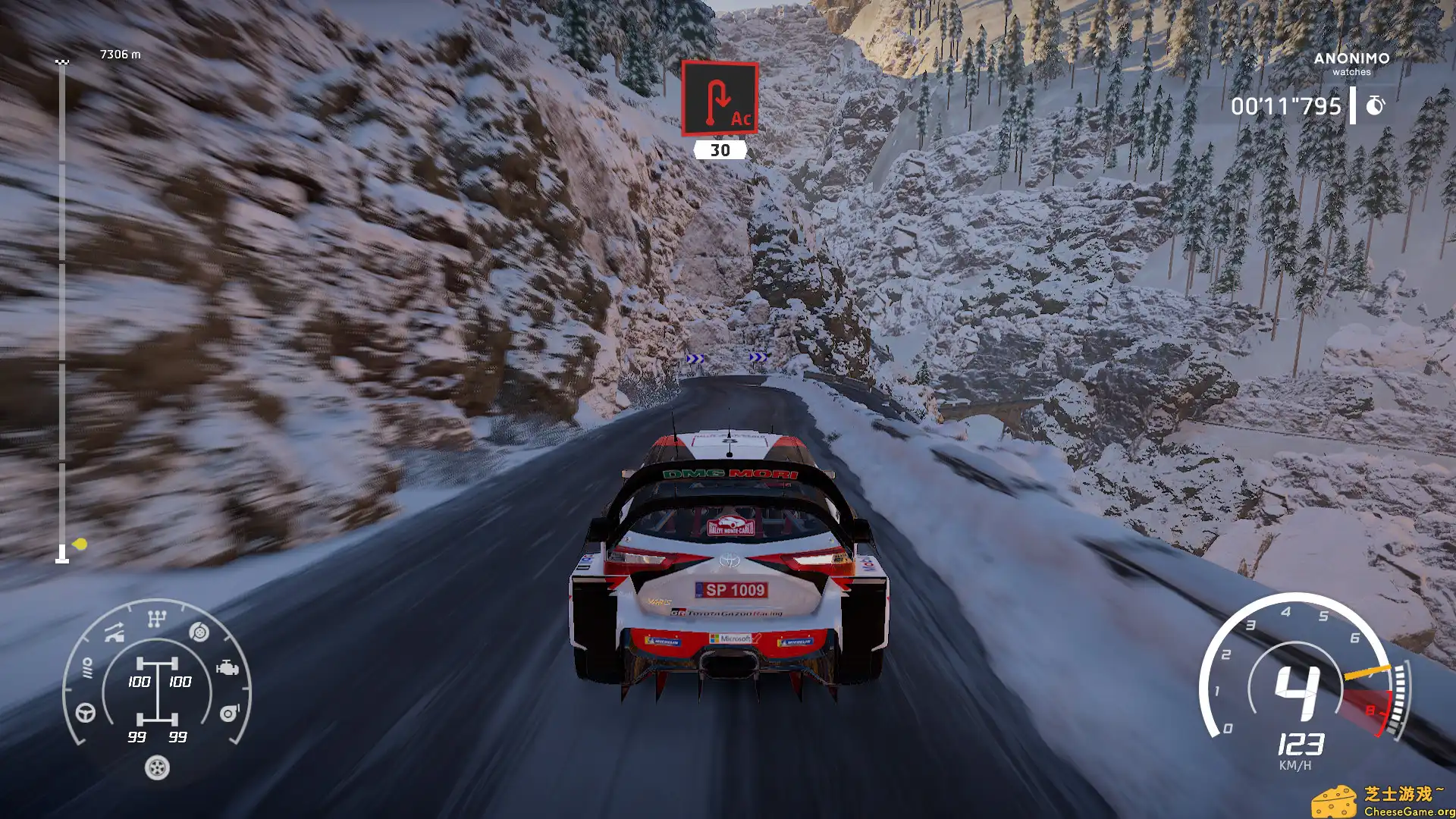Click the turbocharger status icon
The height and width of the screenshot is (819, 1456).
pyautogui.click(x=230, y=713)
